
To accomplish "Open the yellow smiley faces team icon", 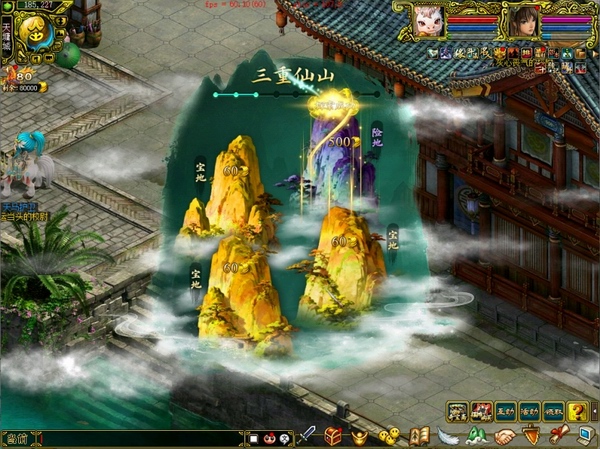I will [x=389, y=437].
